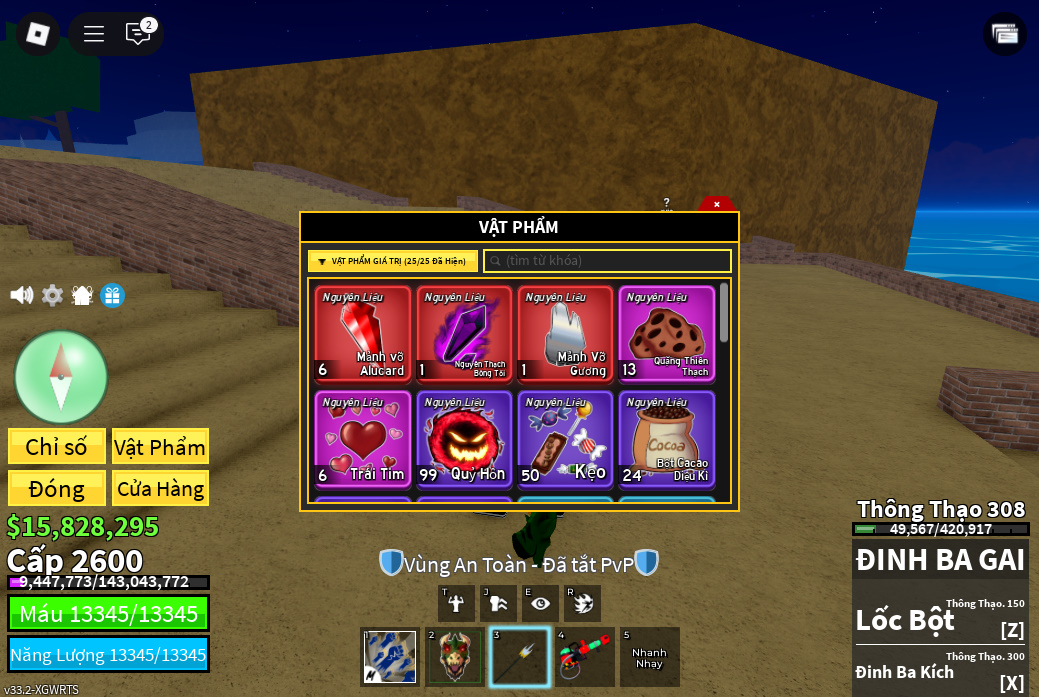Toggle the sound speaker icon
The width and height of the screenshot is (1039, 697).
pyautogui.click(x=21, y=295)
